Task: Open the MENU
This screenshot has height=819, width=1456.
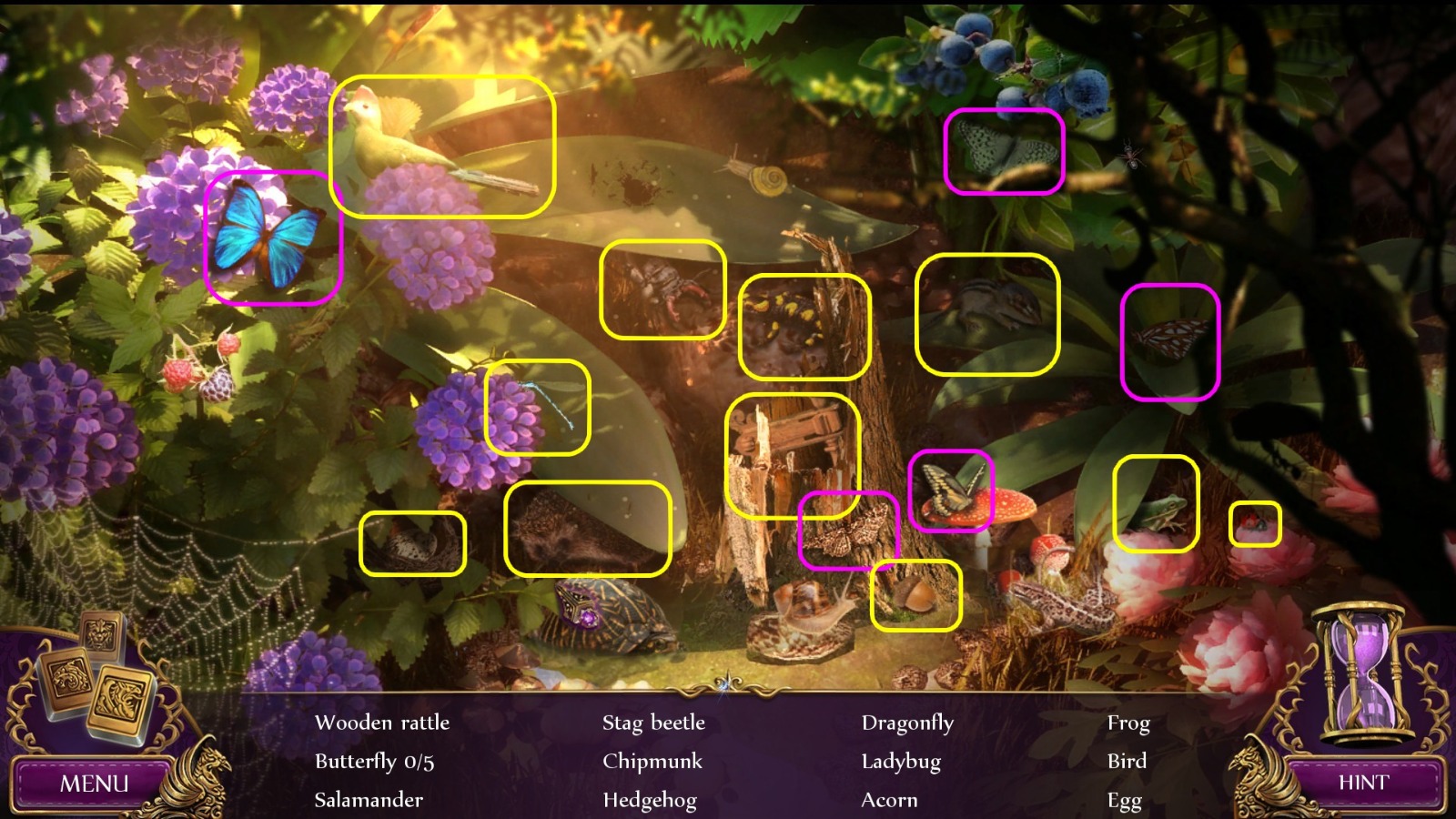Action: [94, 781]
